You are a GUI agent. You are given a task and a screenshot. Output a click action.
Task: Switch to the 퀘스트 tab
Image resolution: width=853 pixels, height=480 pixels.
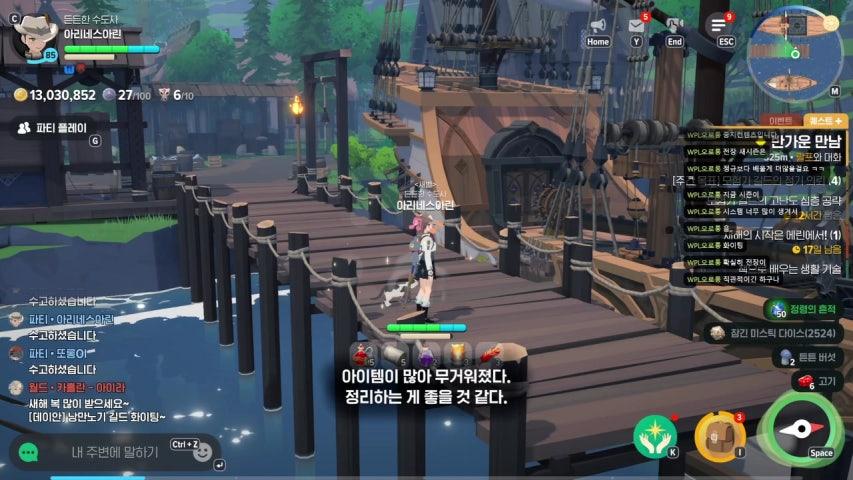coord(828,120)
